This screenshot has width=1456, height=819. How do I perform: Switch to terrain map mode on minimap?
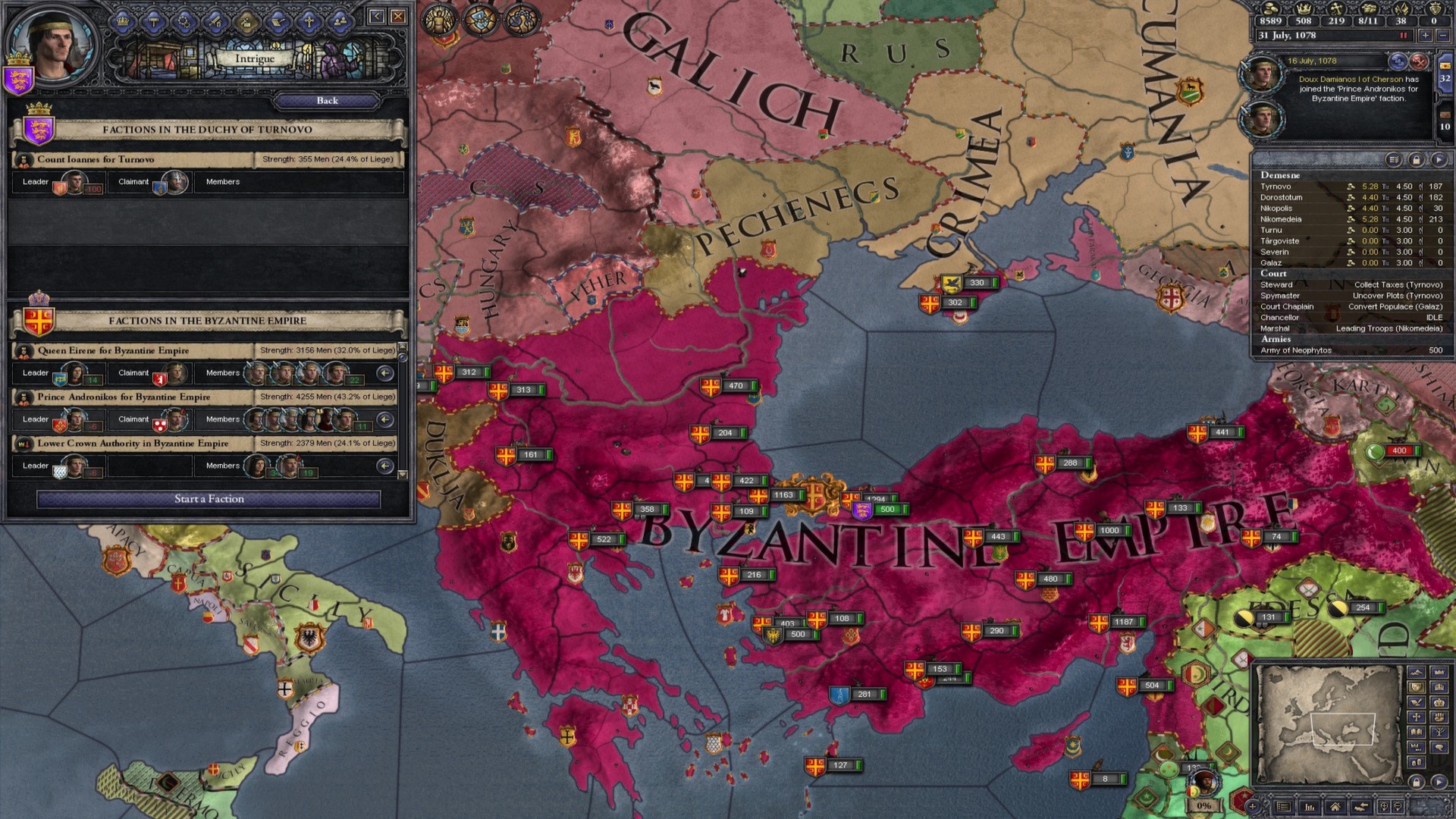pos(1417,673)
